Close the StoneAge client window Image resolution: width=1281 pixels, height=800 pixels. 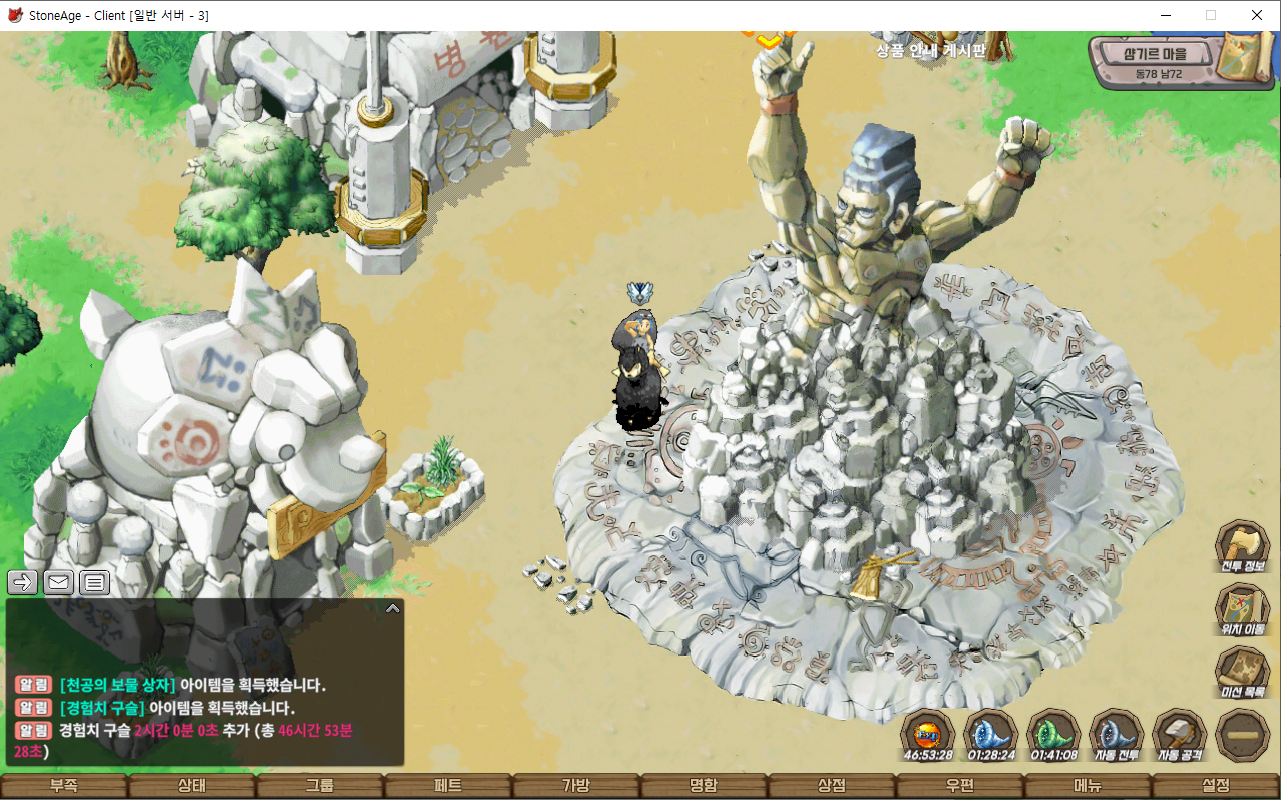coord(1257,15)
